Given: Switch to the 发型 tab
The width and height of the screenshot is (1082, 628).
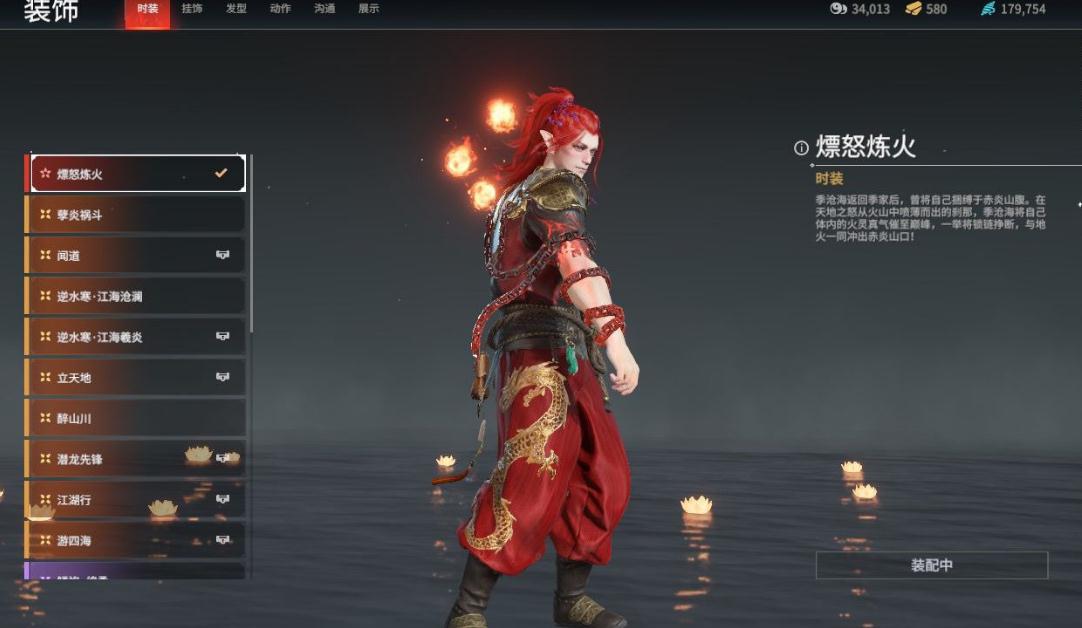Looking at the screenshot, I should 236,9.
